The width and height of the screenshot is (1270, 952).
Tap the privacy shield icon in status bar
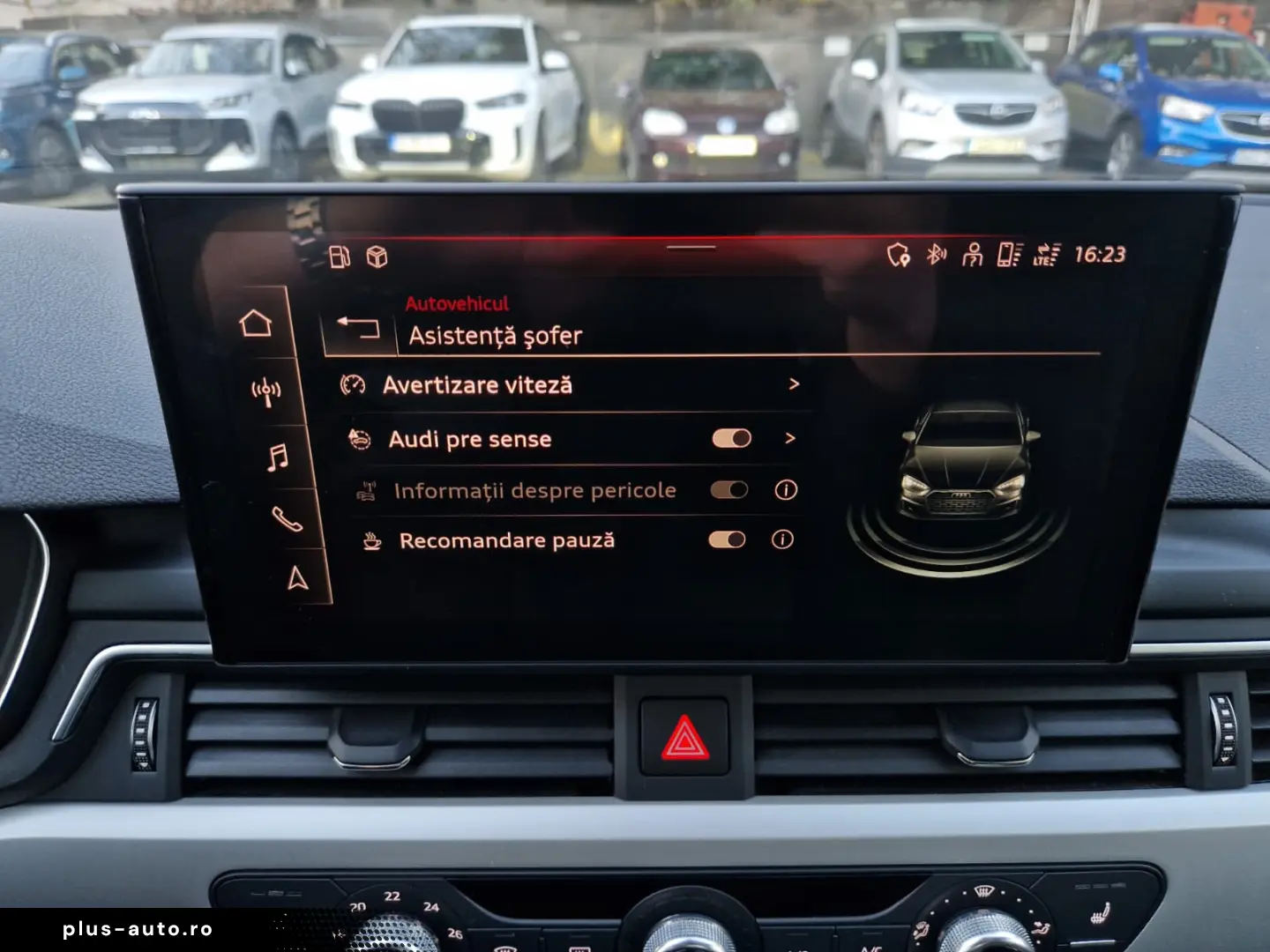tap(898, 256)
